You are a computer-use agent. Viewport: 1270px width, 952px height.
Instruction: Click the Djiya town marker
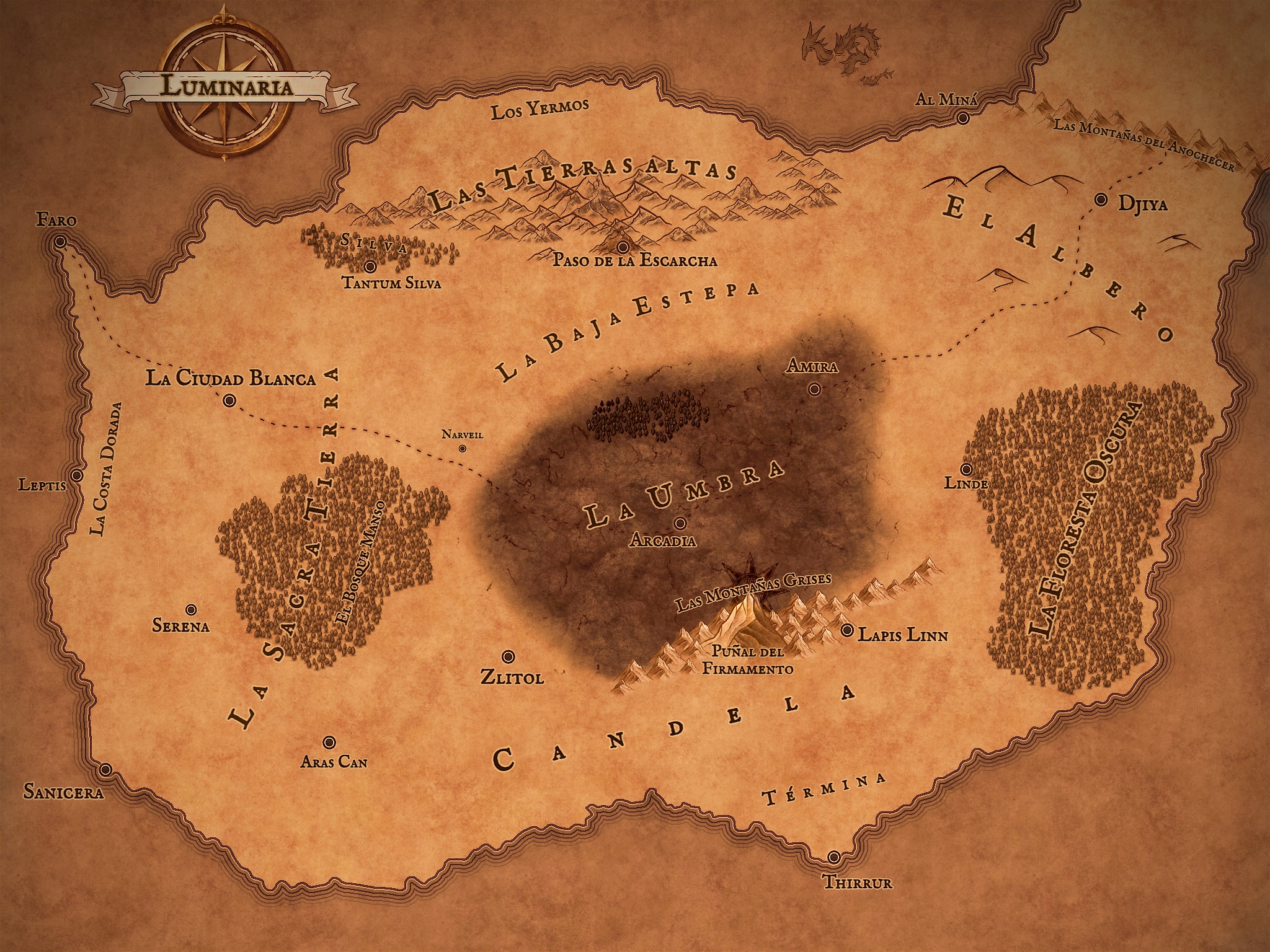click(1101, 200)
